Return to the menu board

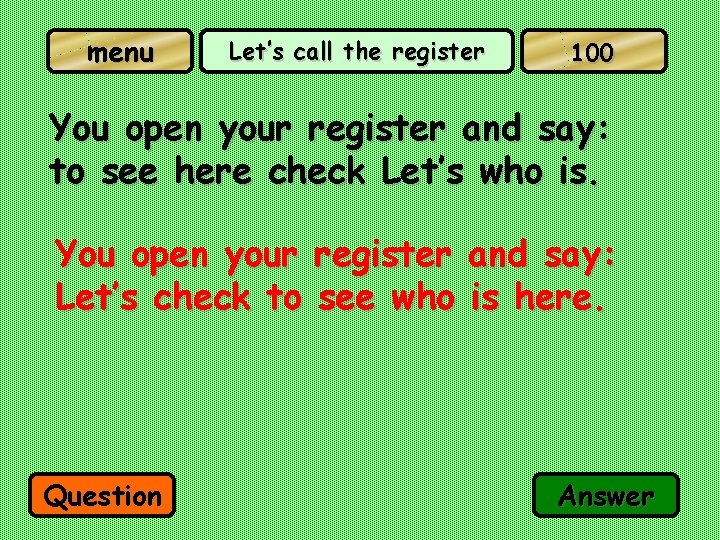point(120,52)
